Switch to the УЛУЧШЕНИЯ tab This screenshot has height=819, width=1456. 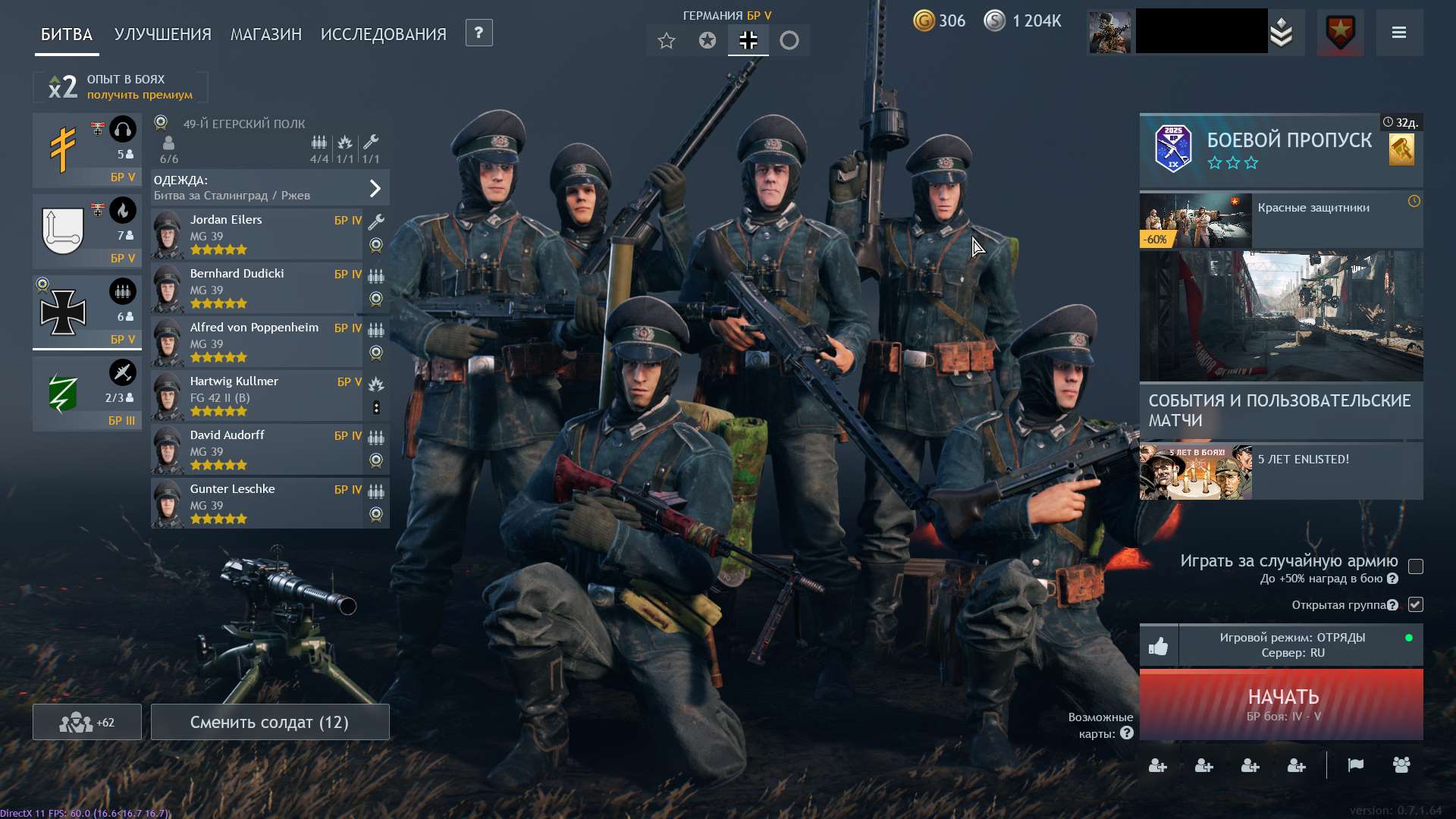pos(162,34)
